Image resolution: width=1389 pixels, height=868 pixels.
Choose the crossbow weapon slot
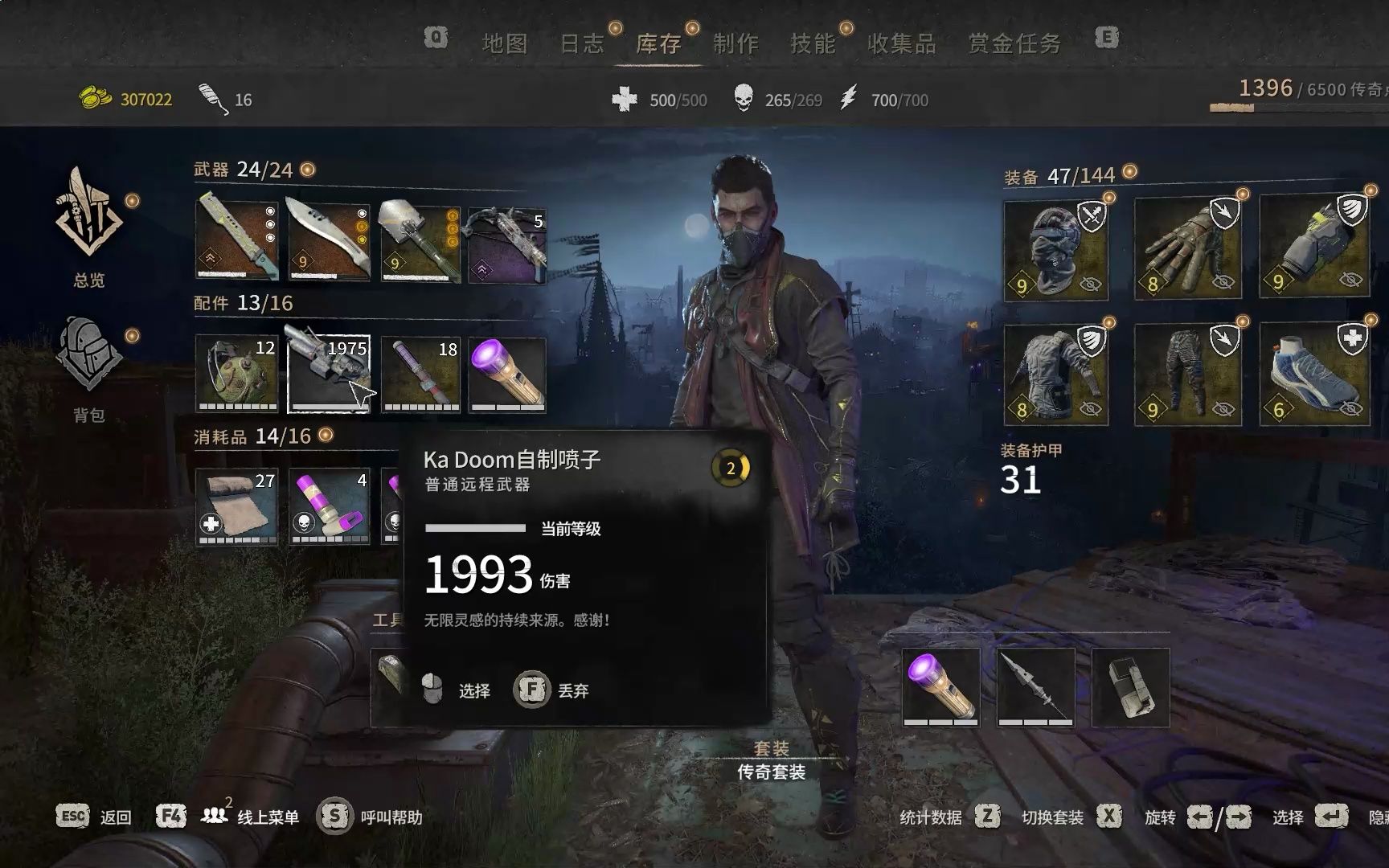coord(508,242)
